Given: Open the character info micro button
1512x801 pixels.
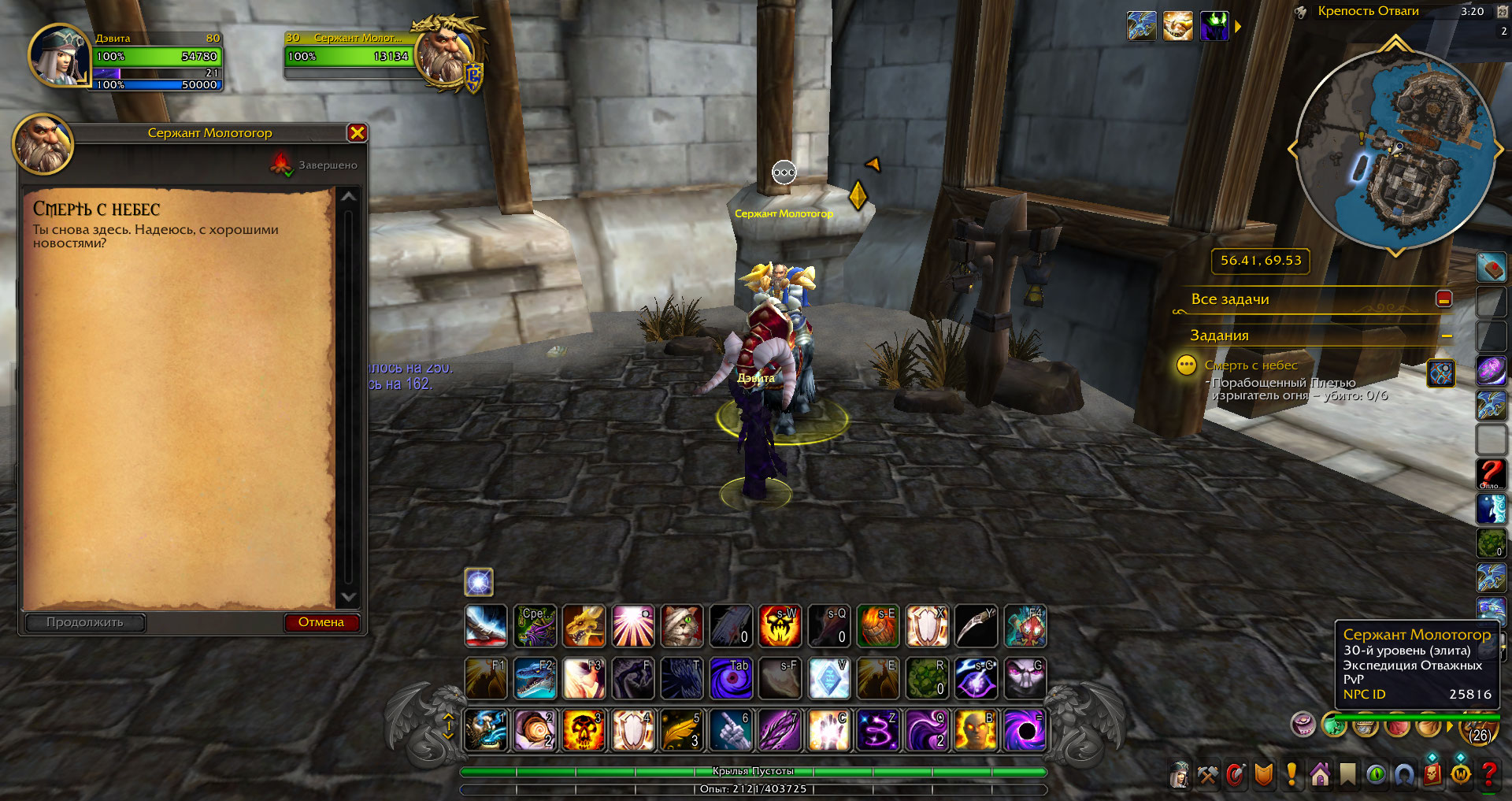Looking at the screenshot, I should click(x=1179, y=776).
